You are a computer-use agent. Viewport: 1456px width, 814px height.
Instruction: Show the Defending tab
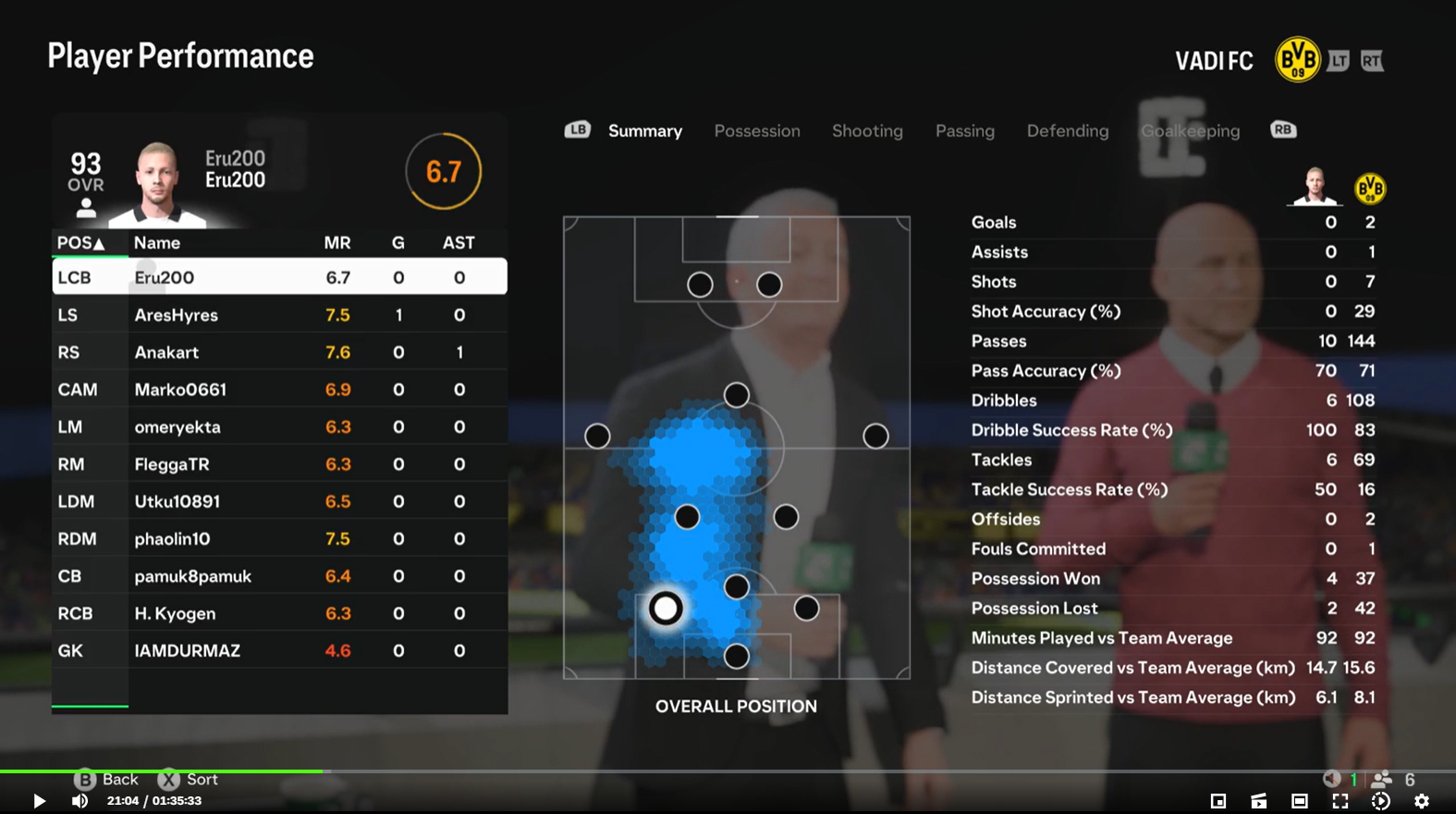pyautogui.click(x=1067, y=131)
